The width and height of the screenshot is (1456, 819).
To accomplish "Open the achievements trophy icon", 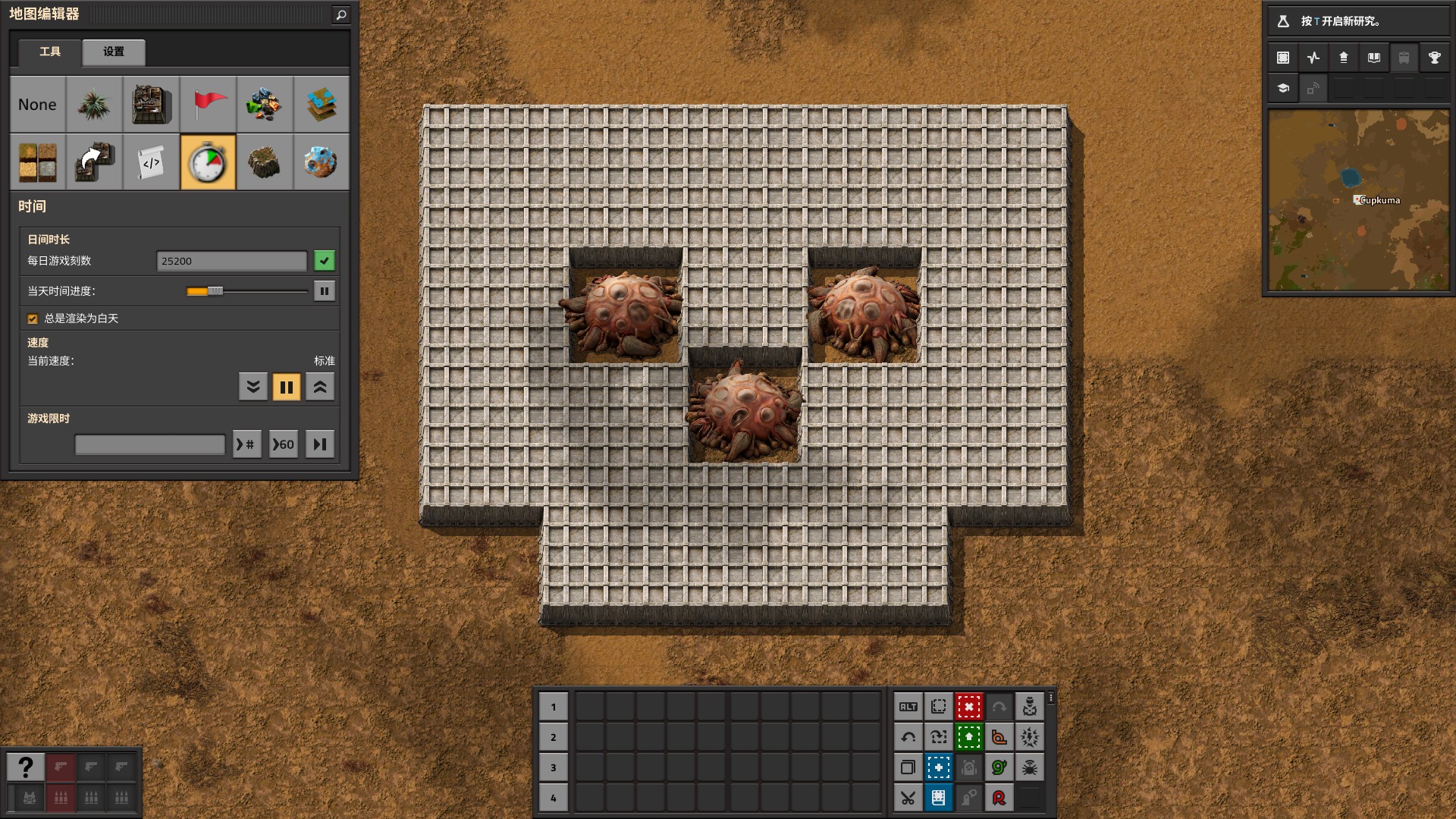I will 1434,58.
